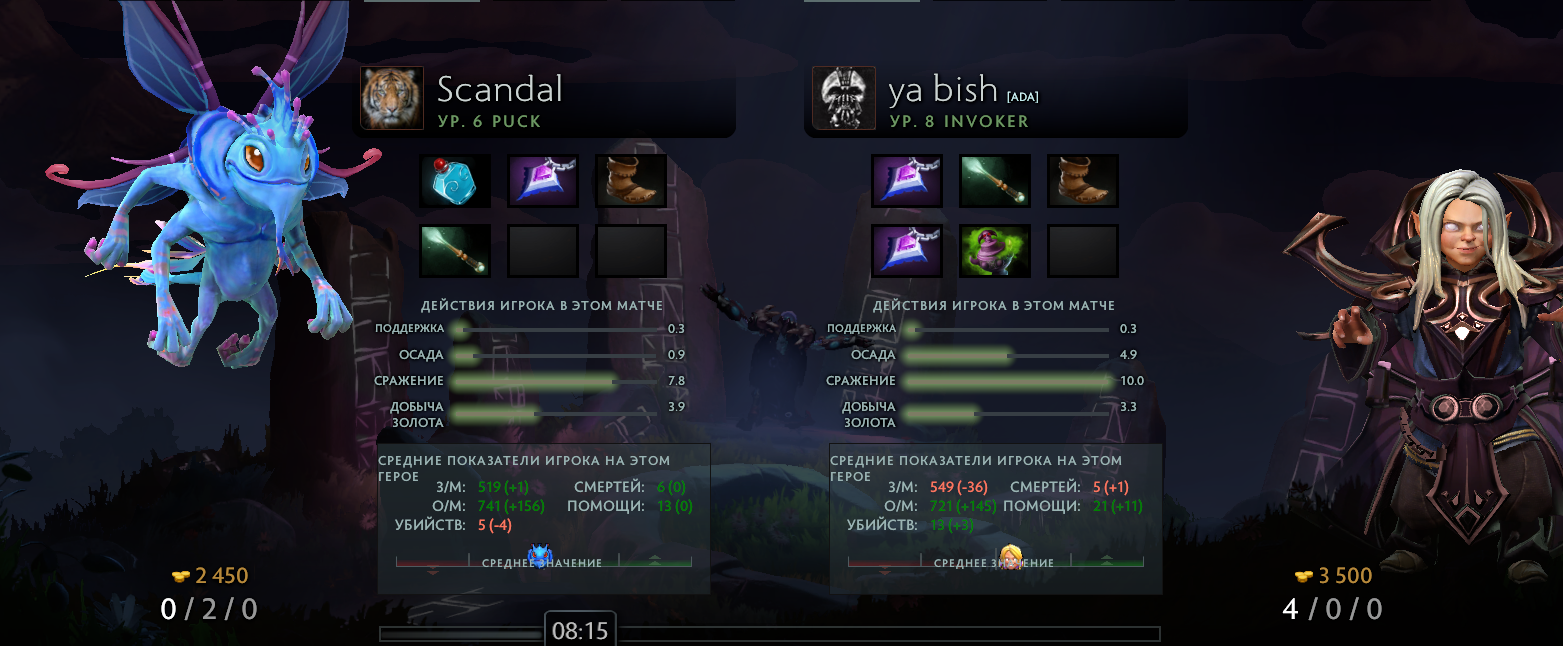Click the 08:15 timeline handle

[x=580, y=631]
